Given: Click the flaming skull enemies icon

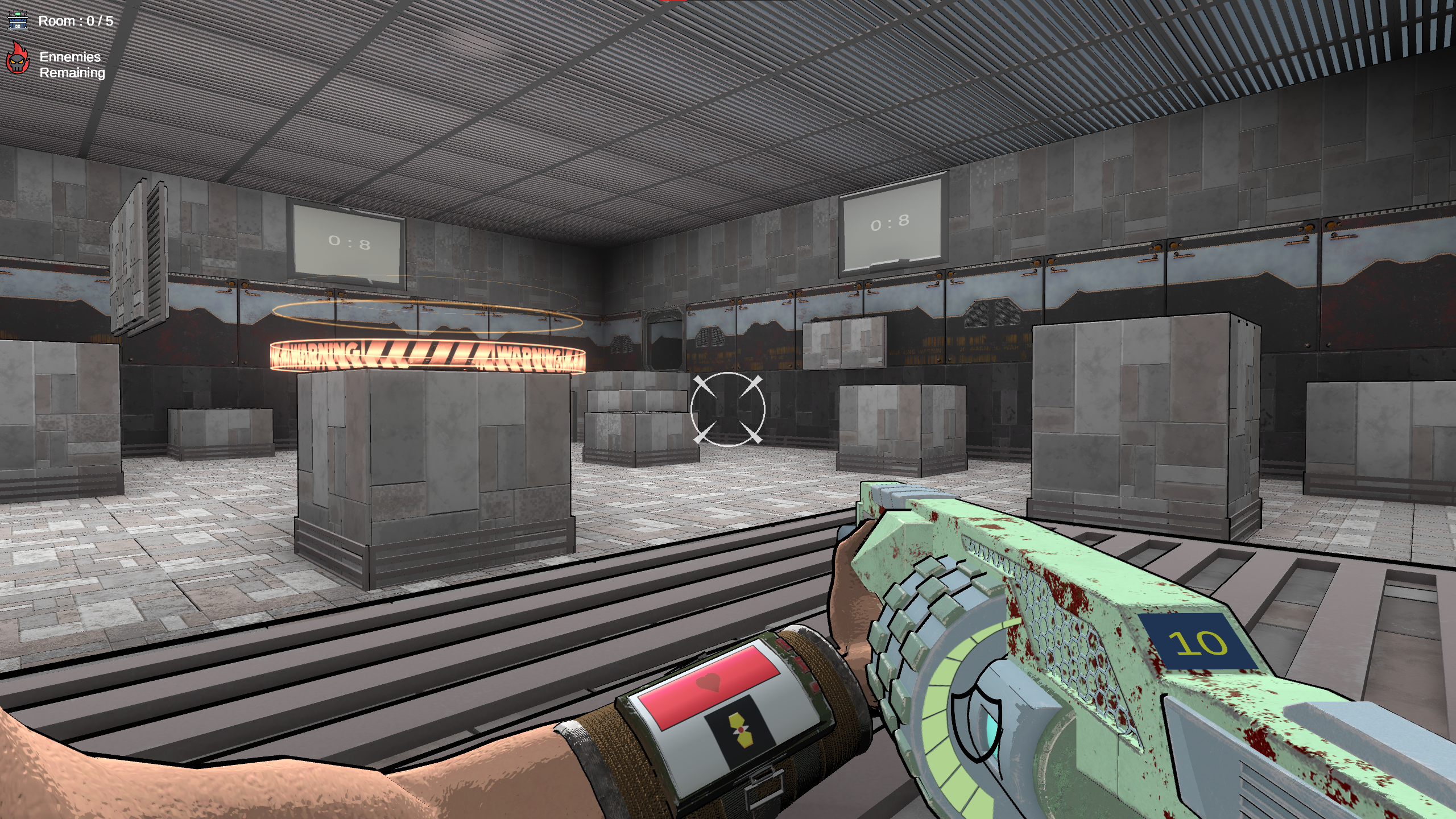Looking at the screenshot, I should [18, 59].
